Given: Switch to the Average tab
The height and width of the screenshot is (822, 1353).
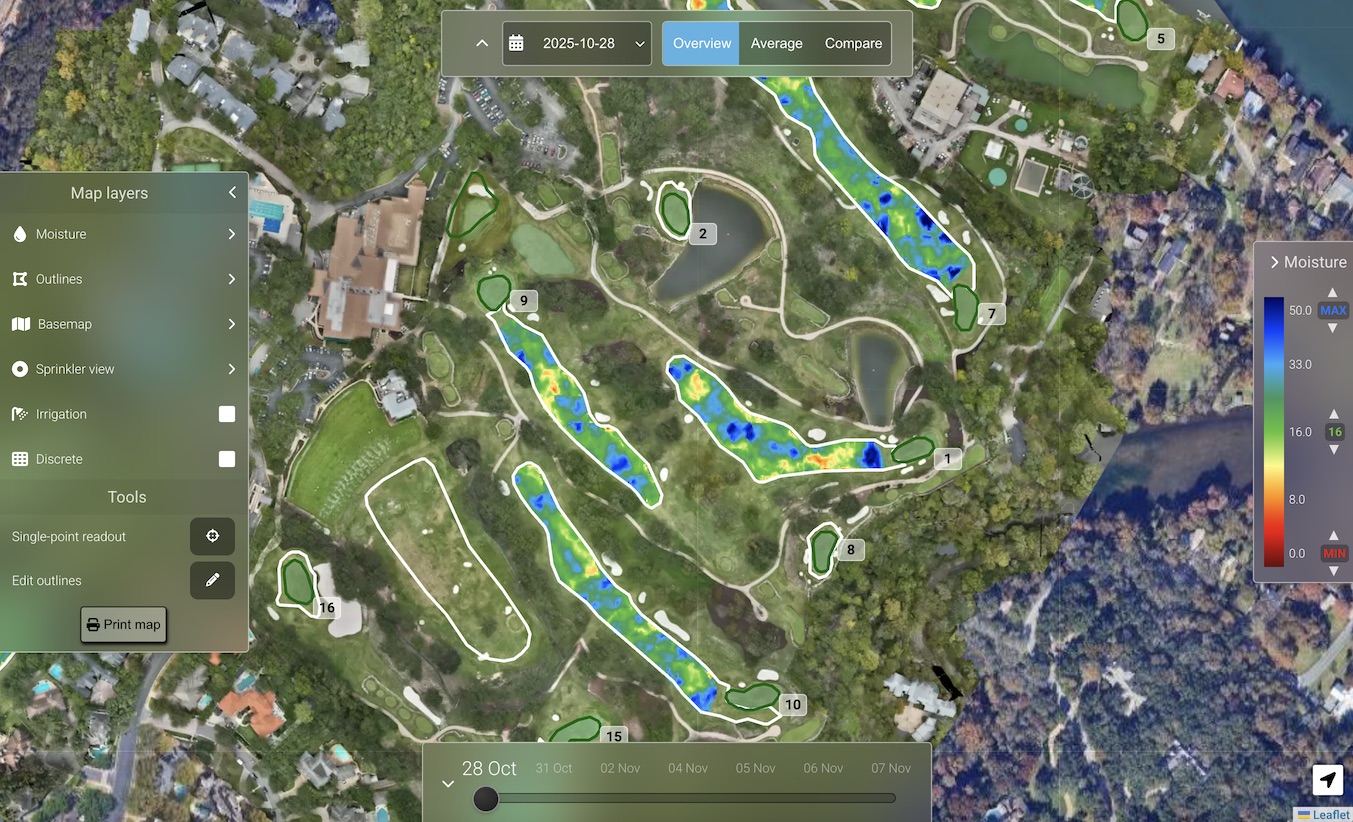Looking at the screenshot, I should point(776,44).
